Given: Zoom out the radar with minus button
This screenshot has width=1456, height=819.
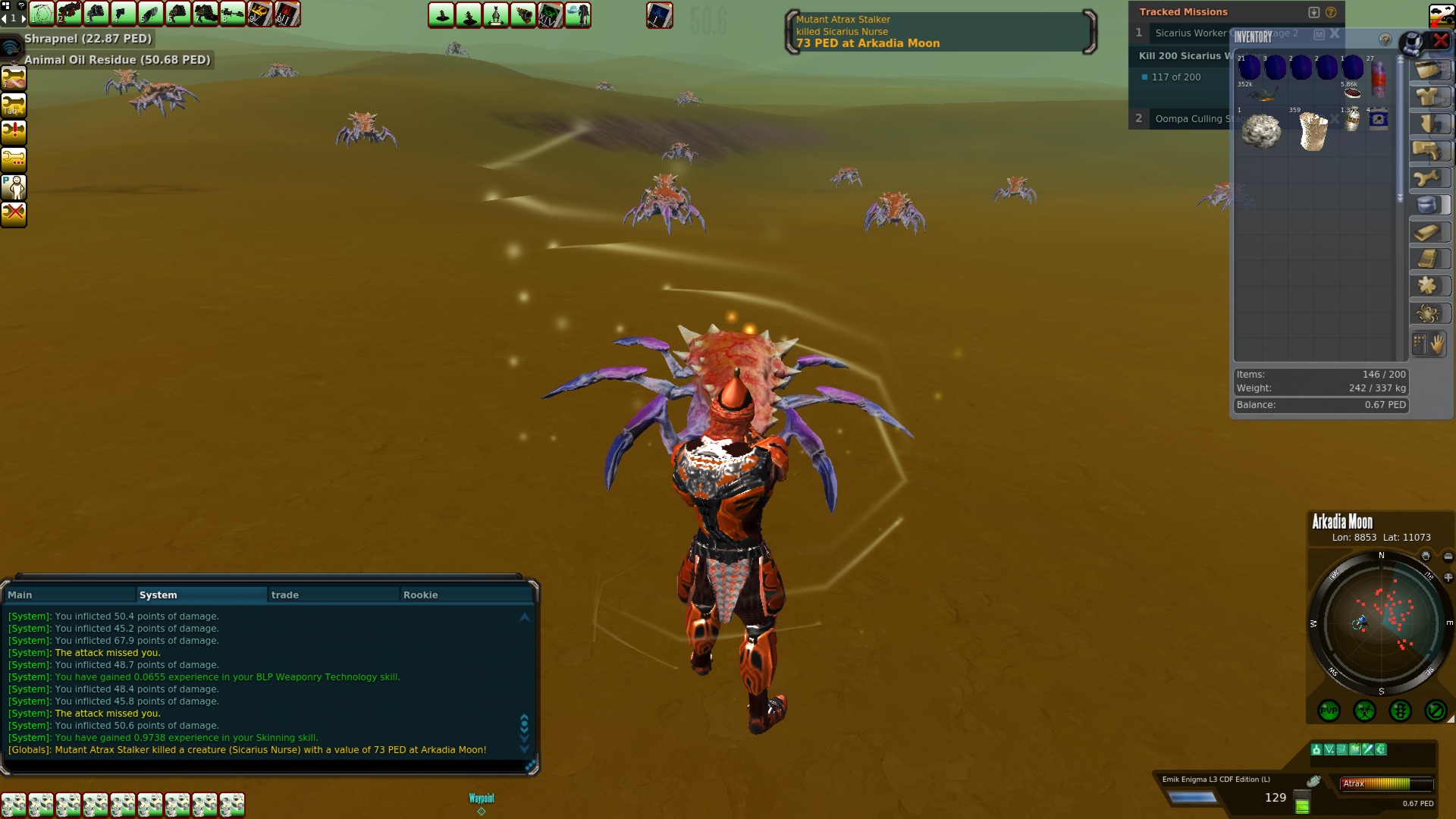Looking at the screenshot, I should 1448,557.
